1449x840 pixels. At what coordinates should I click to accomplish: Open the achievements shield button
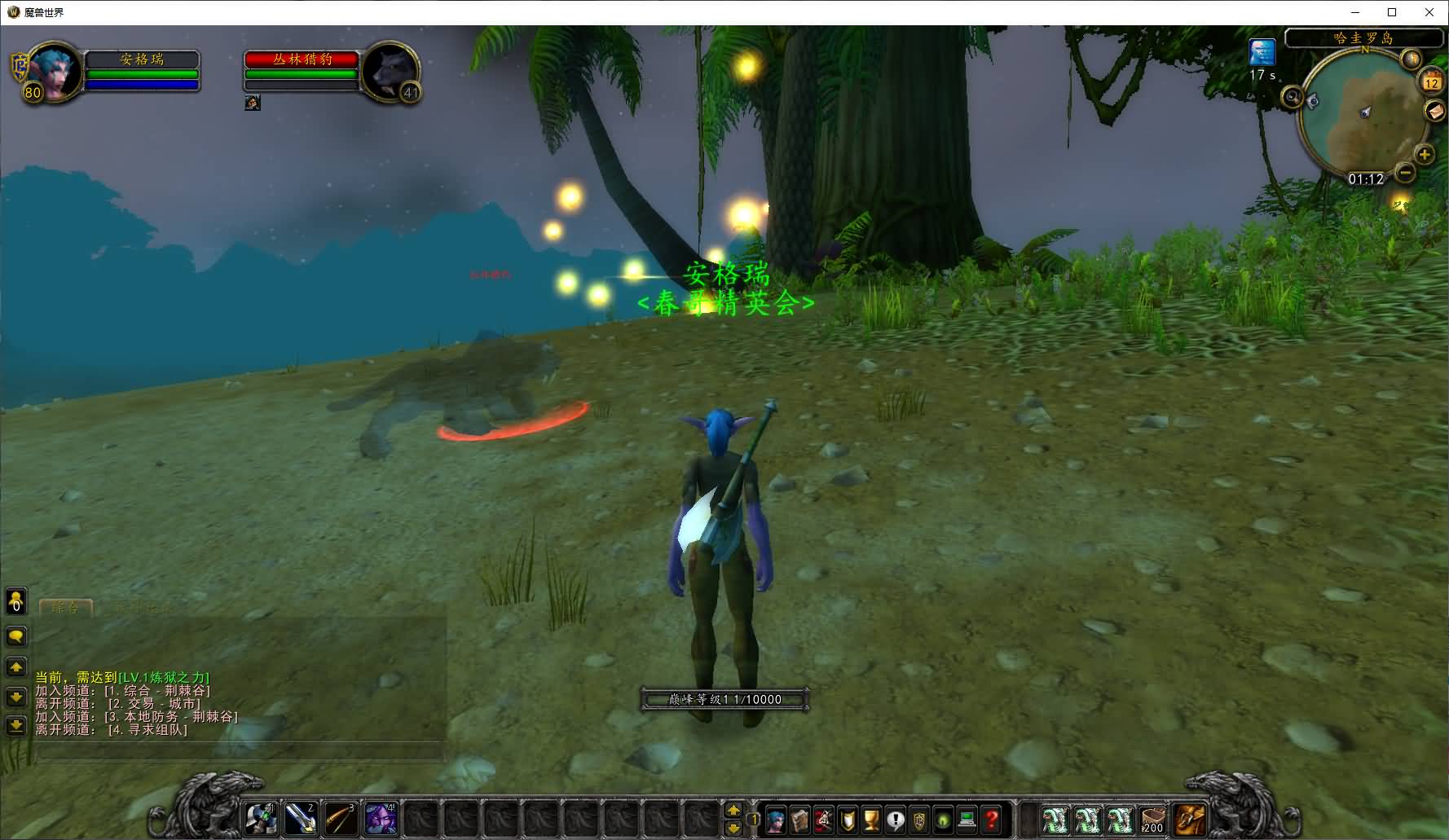click(848, 820)
